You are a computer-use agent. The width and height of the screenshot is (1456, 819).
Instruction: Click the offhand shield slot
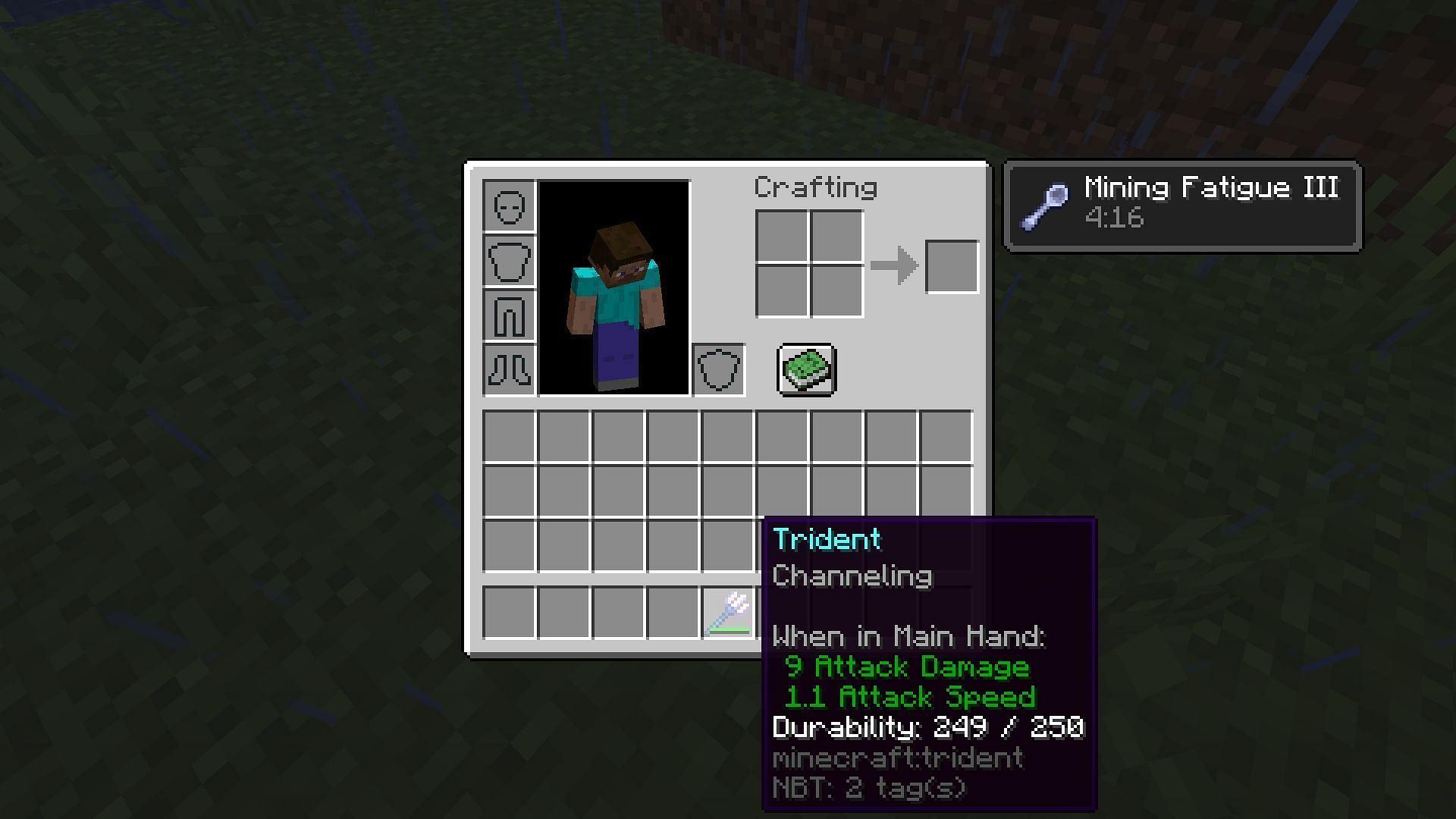point(719,371)
